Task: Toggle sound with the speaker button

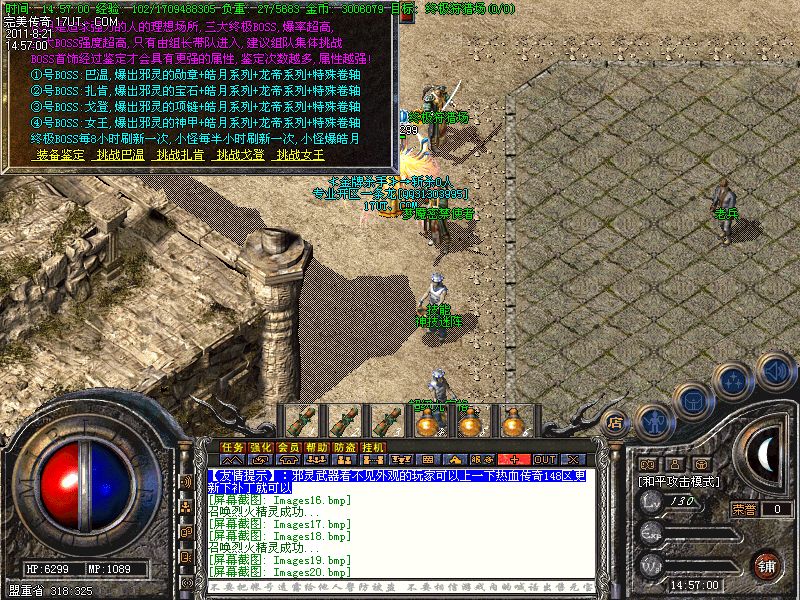Action: 773,370
